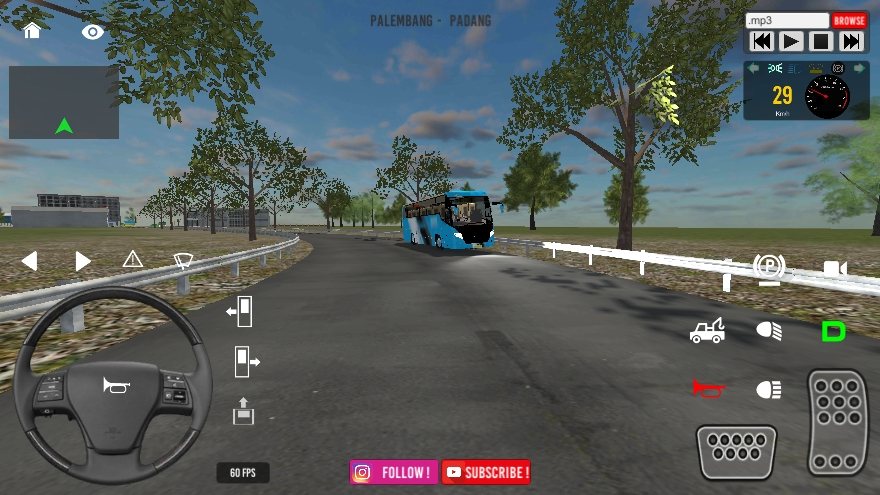The width and height of the screenshot is (880, 495).
Task: Stop the music playback
Action: pos(821,41)
